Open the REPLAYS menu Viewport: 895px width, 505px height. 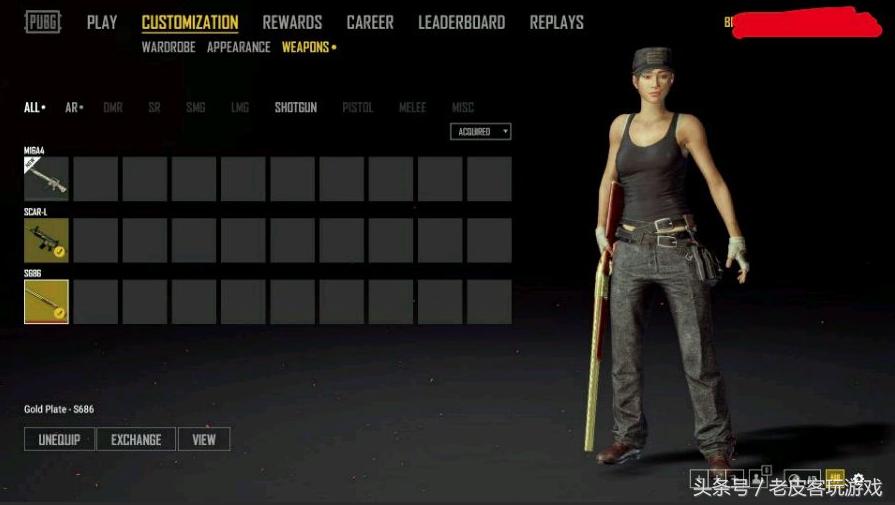[x=557, y=22]
